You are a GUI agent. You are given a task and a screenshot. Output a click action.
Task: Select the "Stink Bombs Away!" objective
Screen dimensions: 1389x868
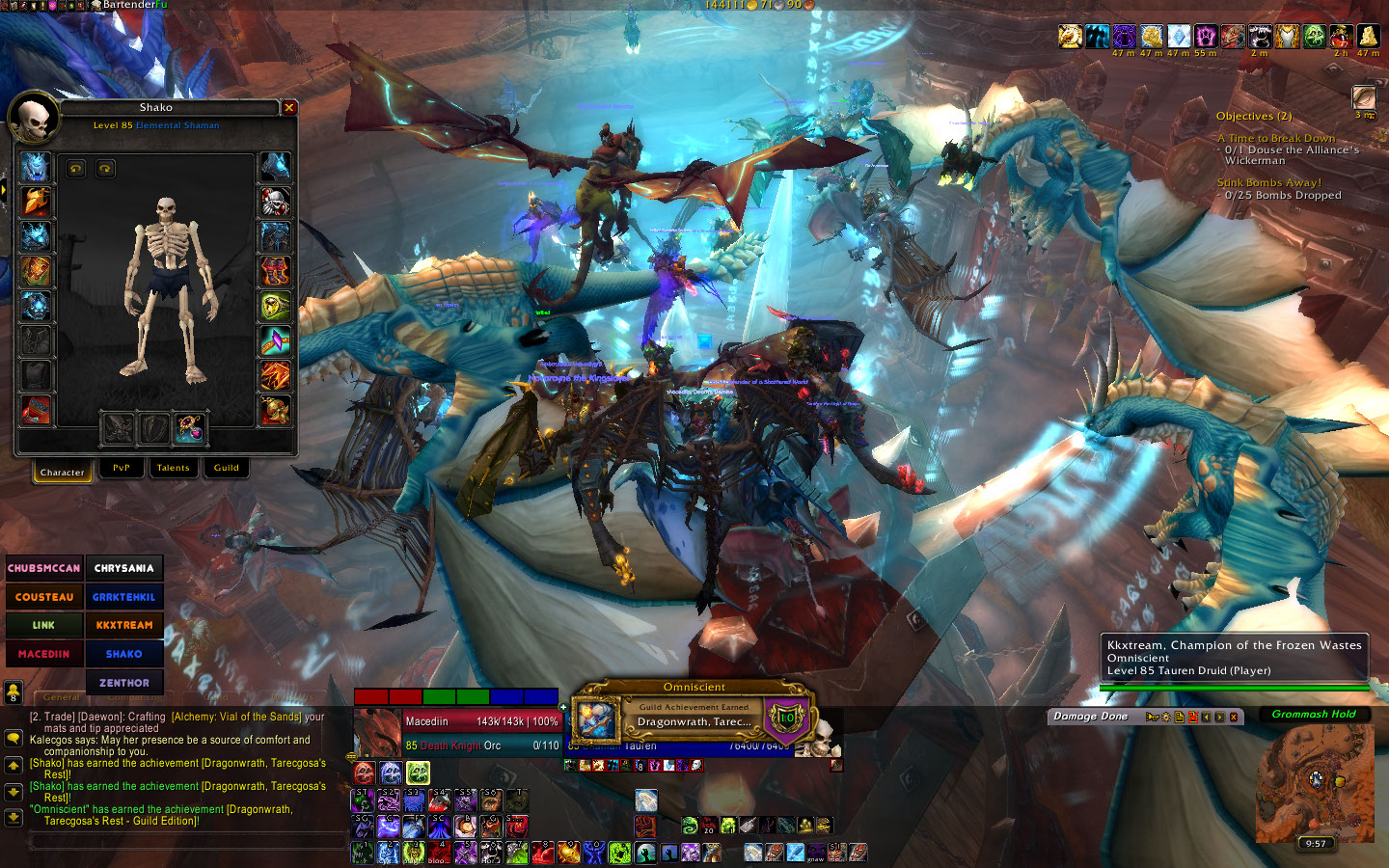1269,182
